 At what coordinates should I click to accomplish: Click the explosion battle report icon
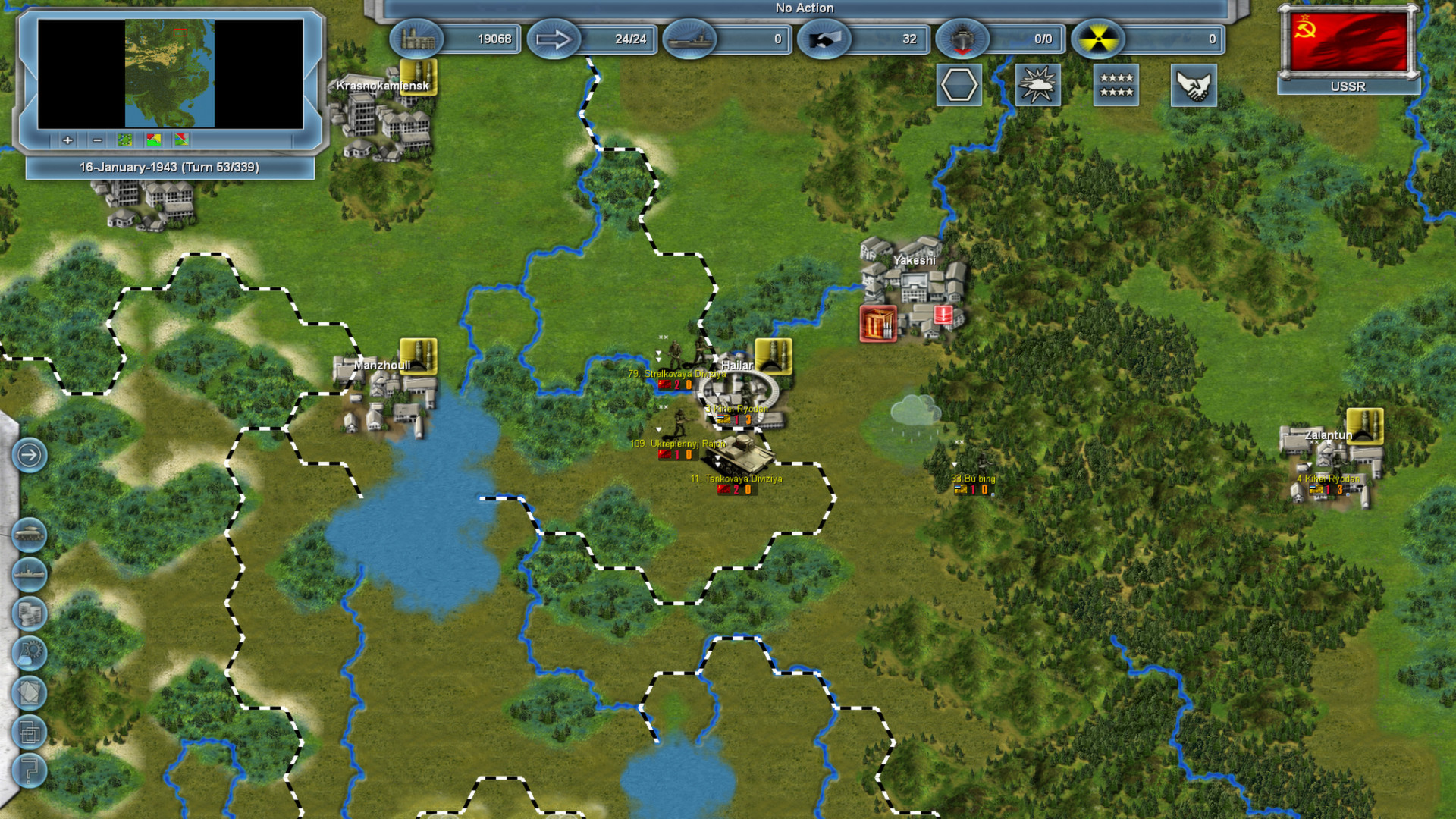pyautogui.click(x=1037, y=85)
